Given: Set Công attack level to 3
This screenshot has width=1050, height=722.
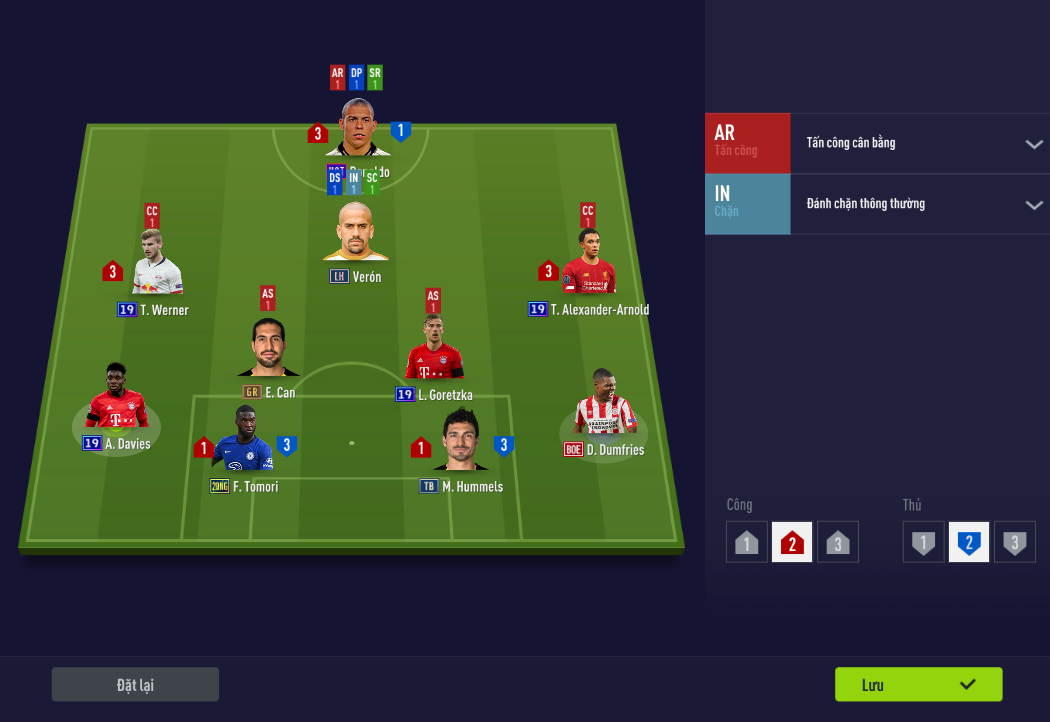Looking at the screenshot, I should coord(838,543).
